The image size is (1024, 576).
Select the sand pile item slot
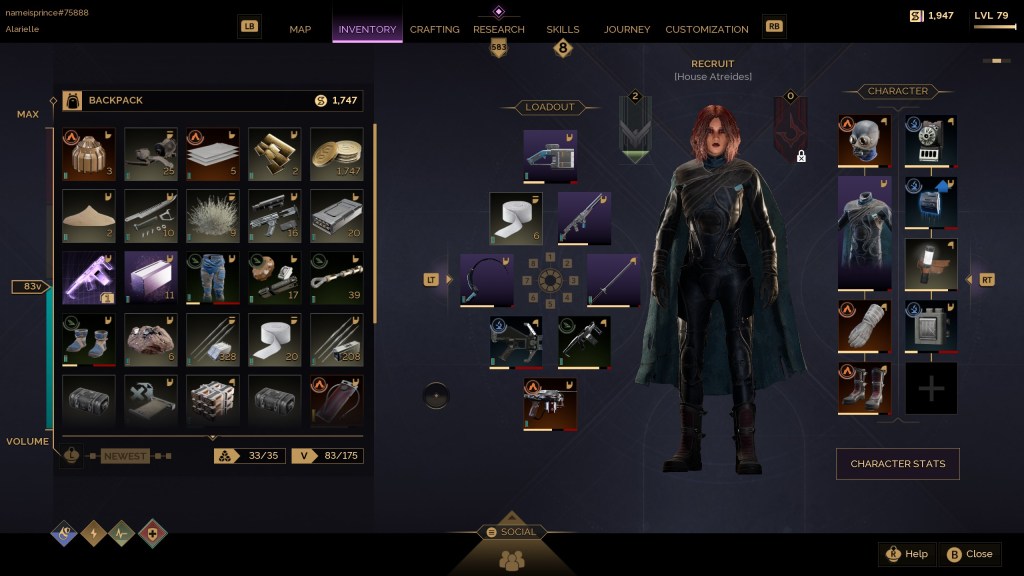point(89,216)
